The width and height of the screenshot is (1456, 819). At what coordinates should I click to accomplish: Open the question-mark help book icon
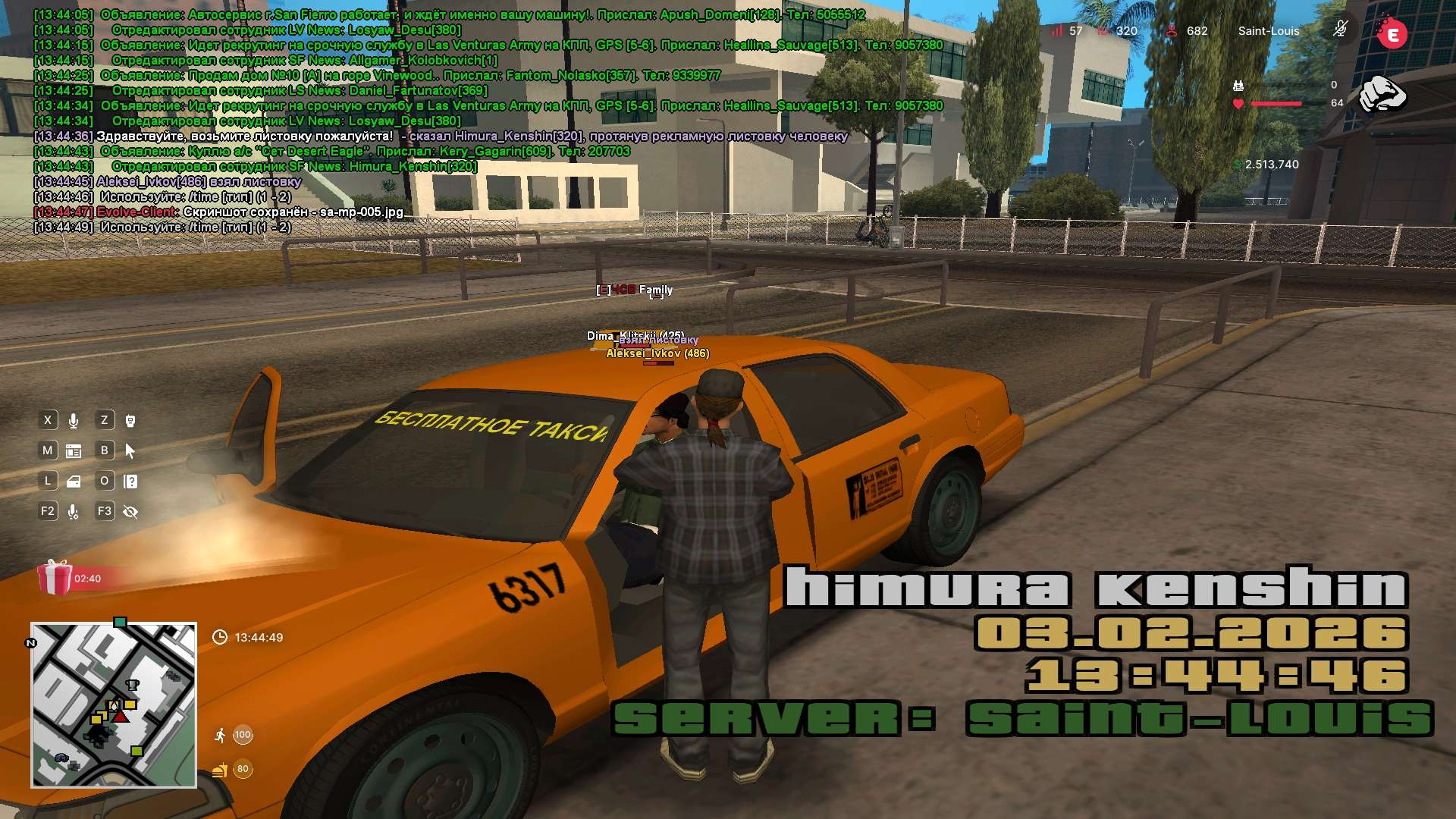tap(130, 482)
